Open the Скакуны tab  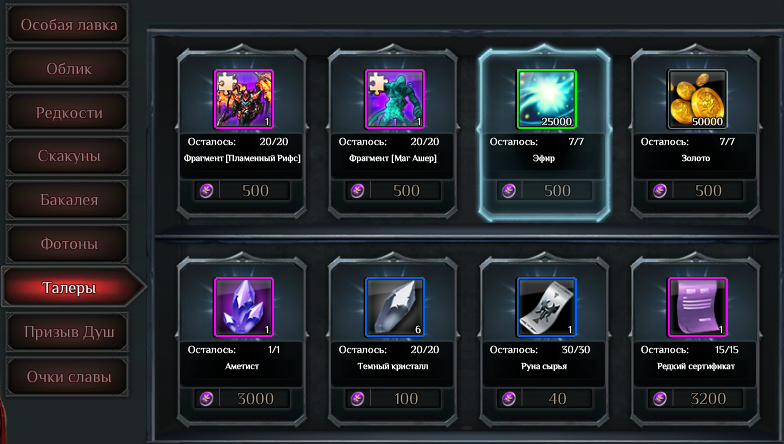68,156
